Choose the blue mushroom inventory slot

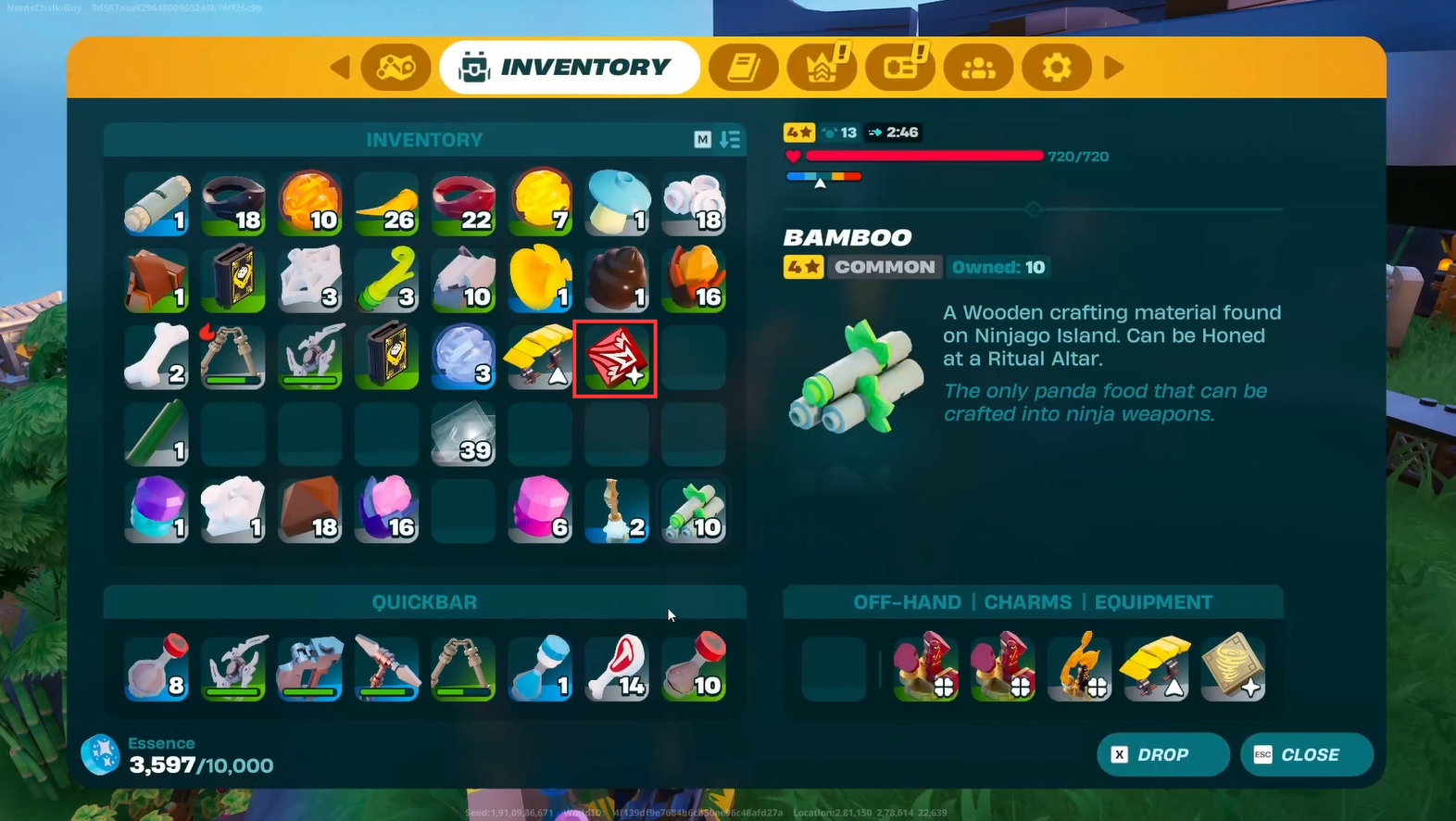tap(616, 204)
